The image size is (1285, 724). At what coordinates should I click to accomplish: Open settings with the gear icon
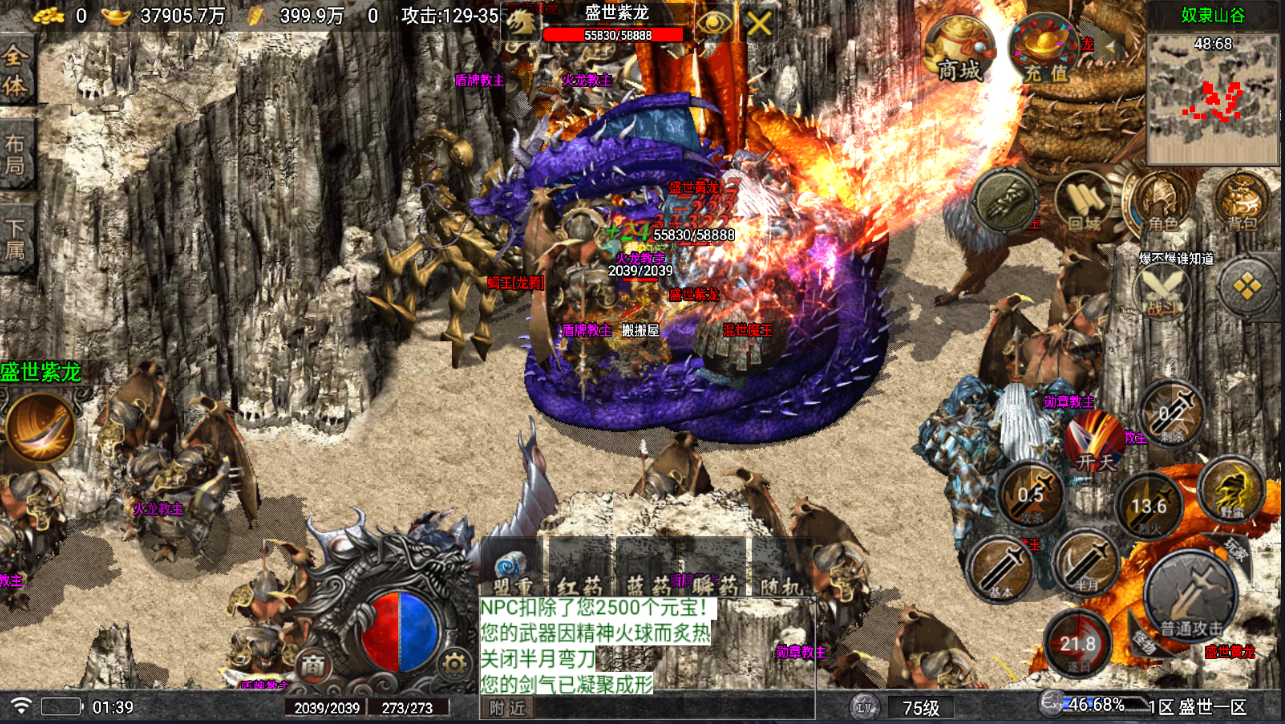tap(456, 663)
